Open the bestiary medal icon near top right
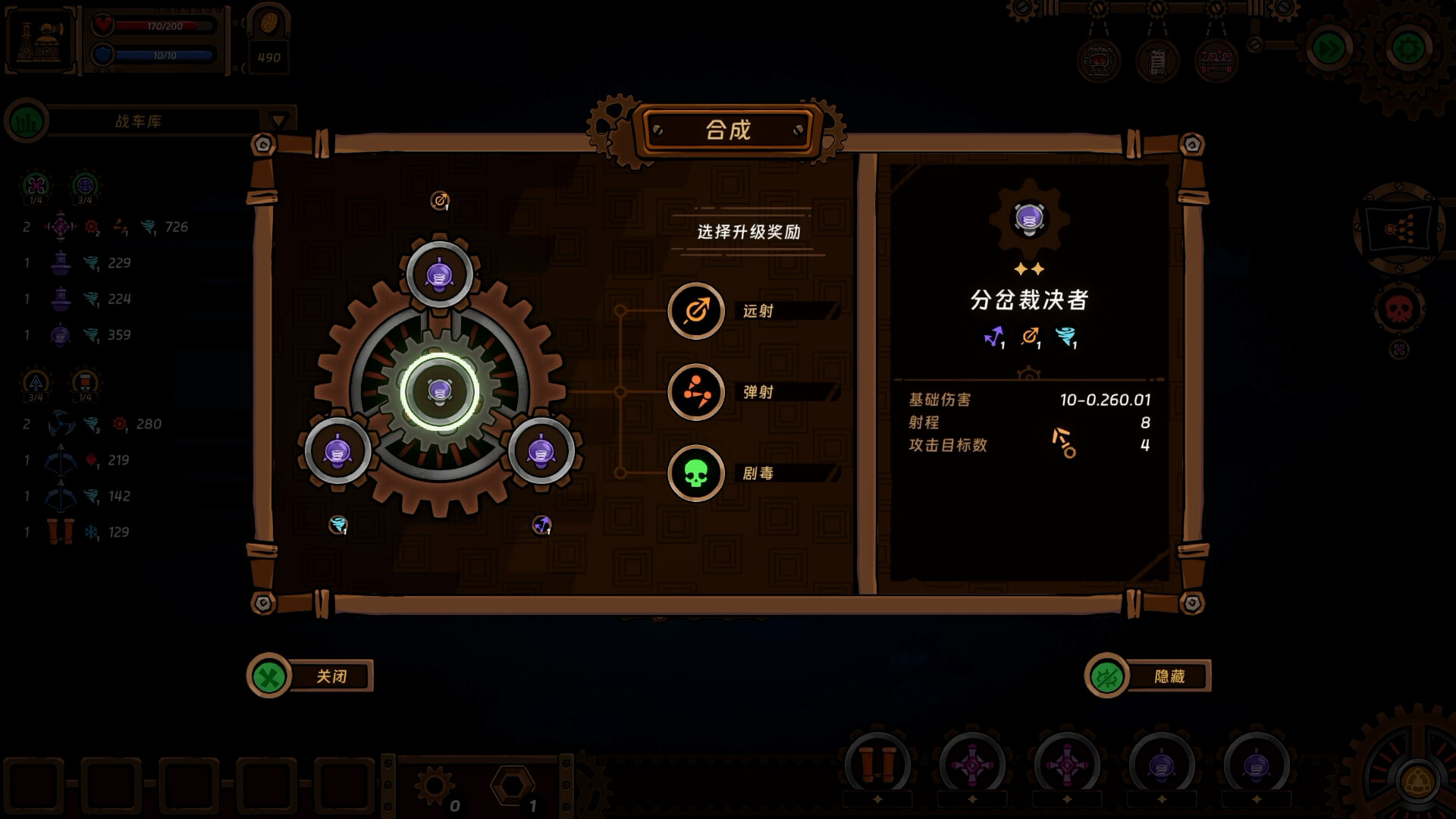The width and height of the screenshot is (1456, 819). [1097, 61]
